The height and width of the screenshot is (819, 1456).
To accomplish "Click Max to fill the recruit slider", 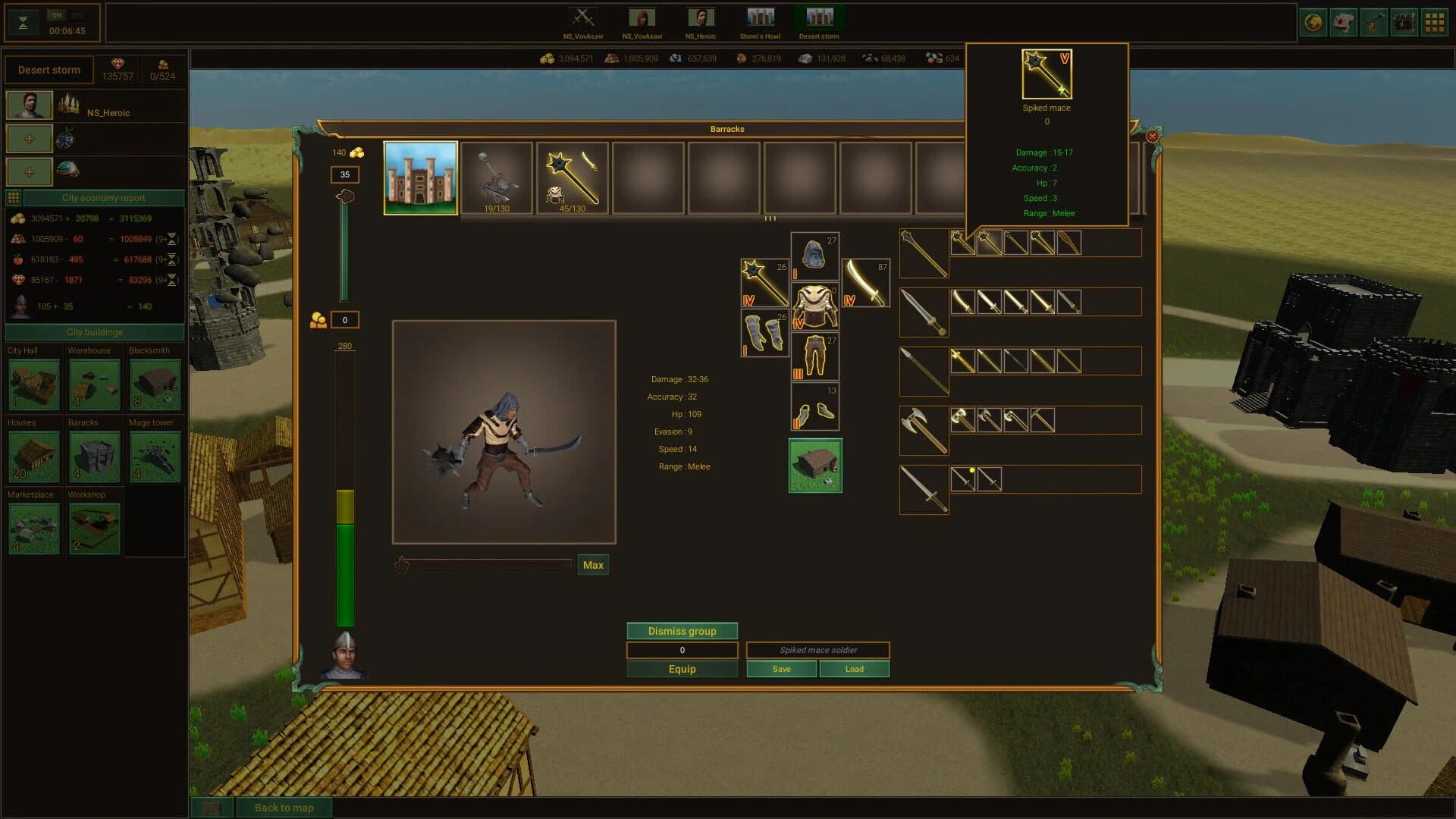I will point(593,564).
